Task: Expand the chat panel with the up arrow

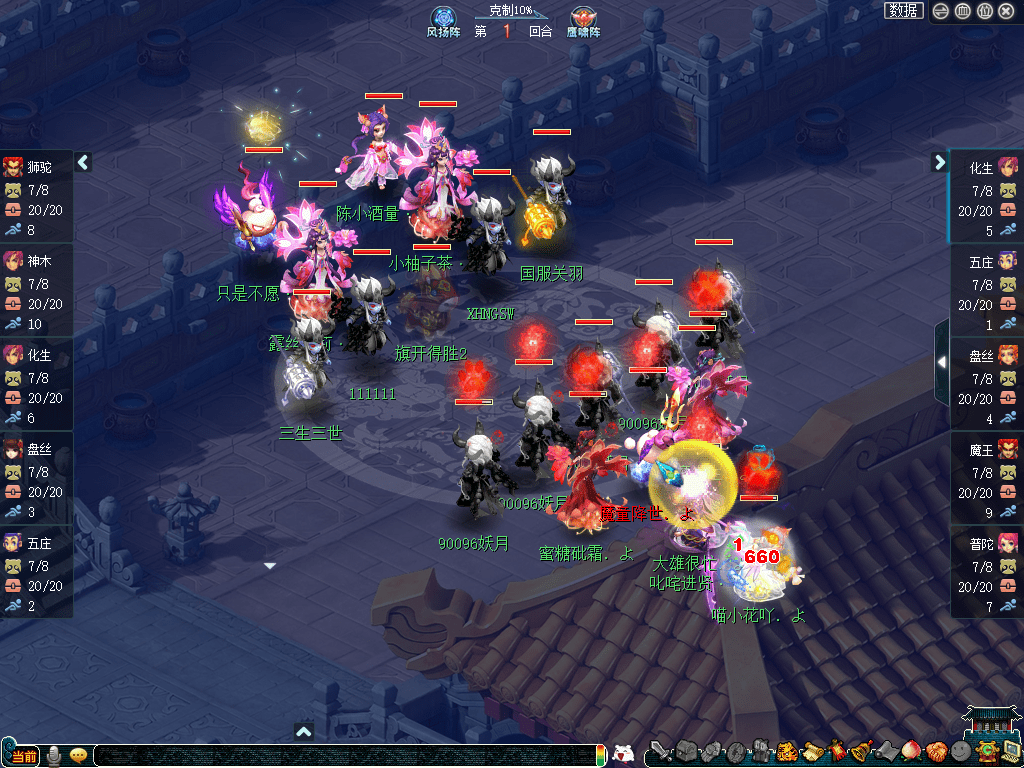Action: pyautogui.click(x=305, y=731)
